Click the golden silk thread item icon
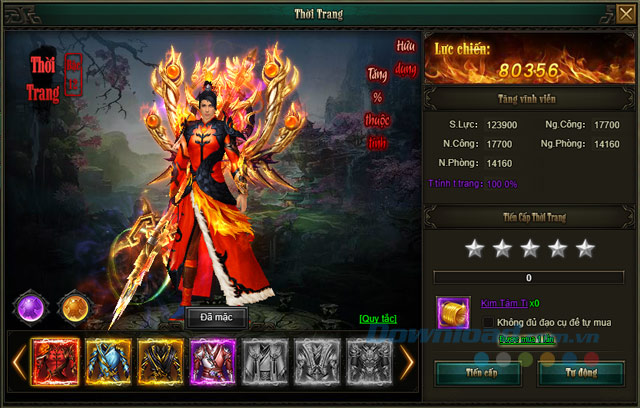The width and height of the screenshot is (640, 408). (453, 312)
